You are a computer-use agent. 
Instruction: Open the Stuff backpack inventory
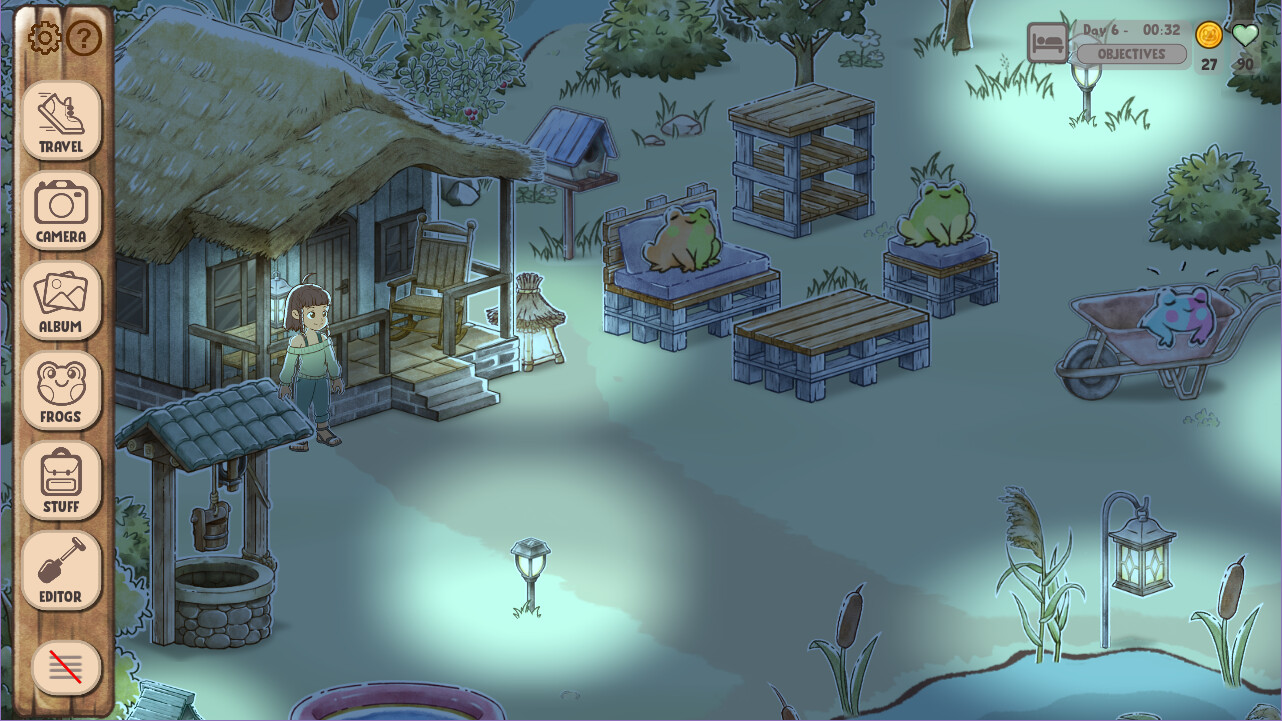coord(61,478)
